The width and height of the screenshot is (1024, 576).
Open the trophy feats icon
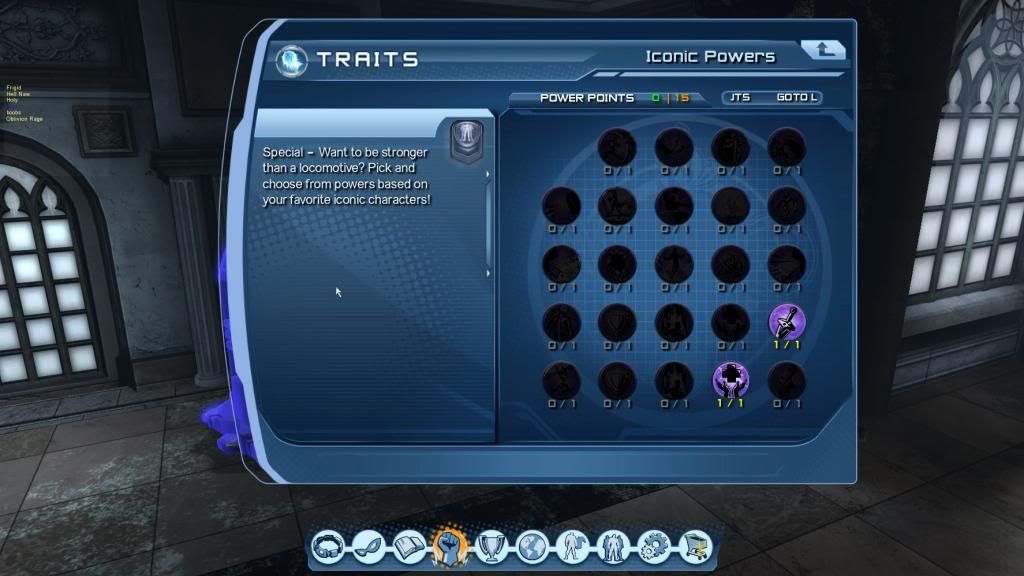(x=492, y=546)
